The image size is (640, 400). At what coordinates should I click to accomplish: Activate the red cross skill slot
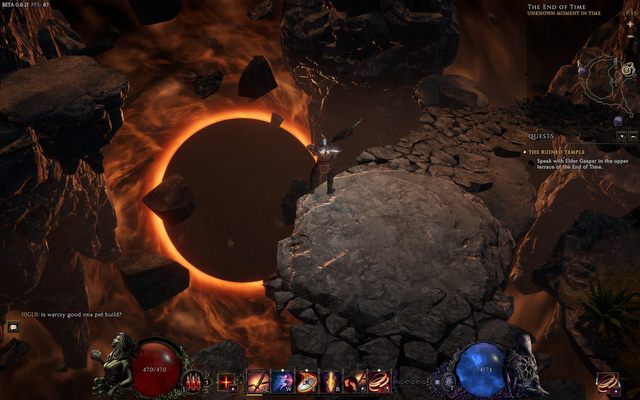tap(226, 381)
